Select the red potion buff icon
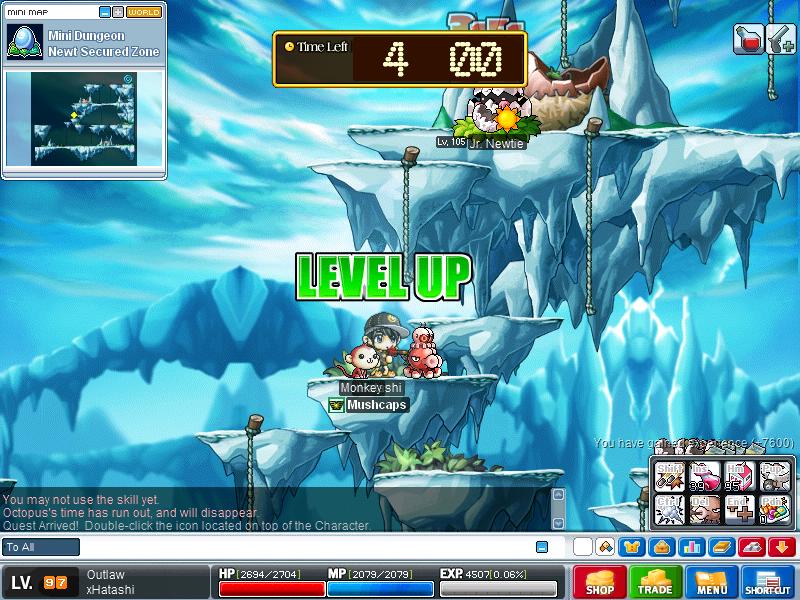 tap(748, 40)
